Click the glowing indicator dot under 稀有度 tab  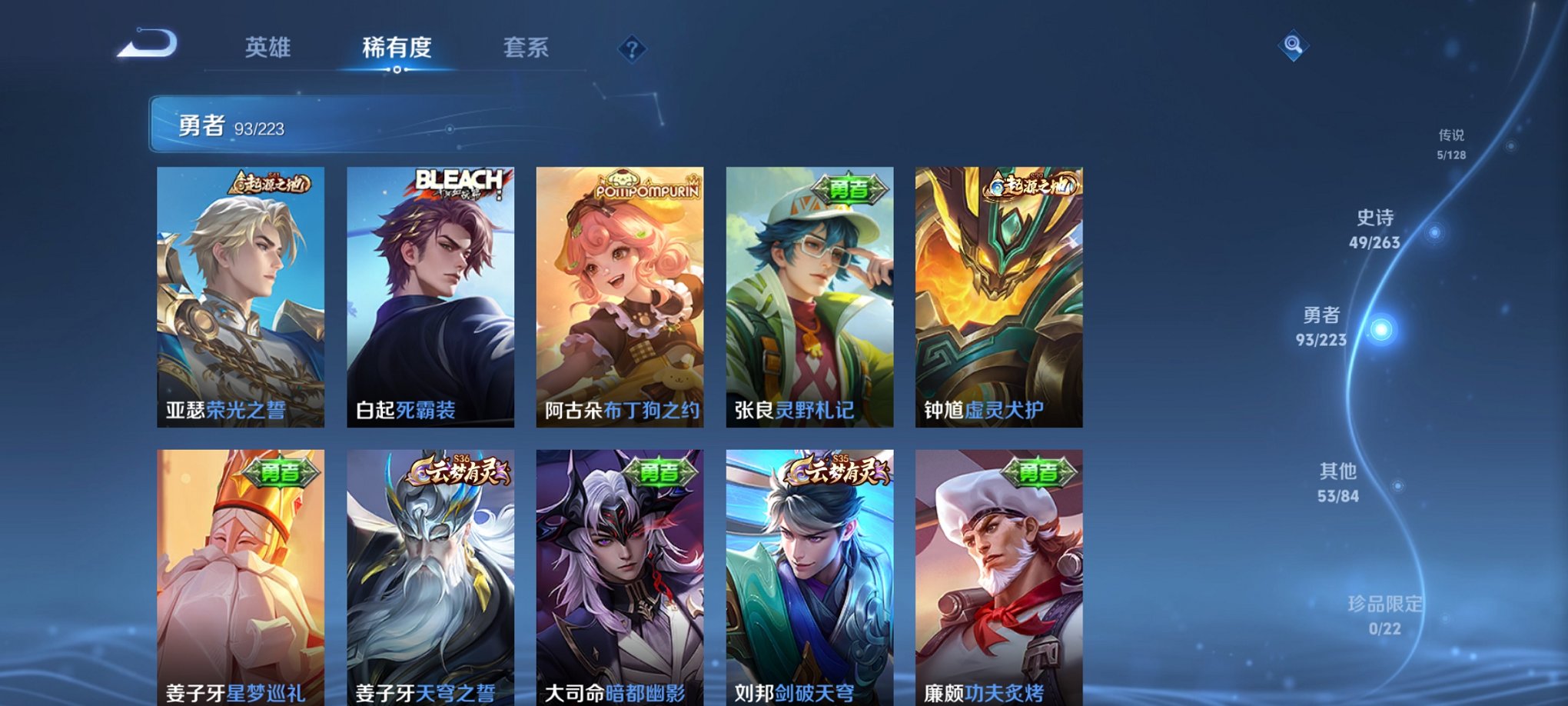point(397,72)
